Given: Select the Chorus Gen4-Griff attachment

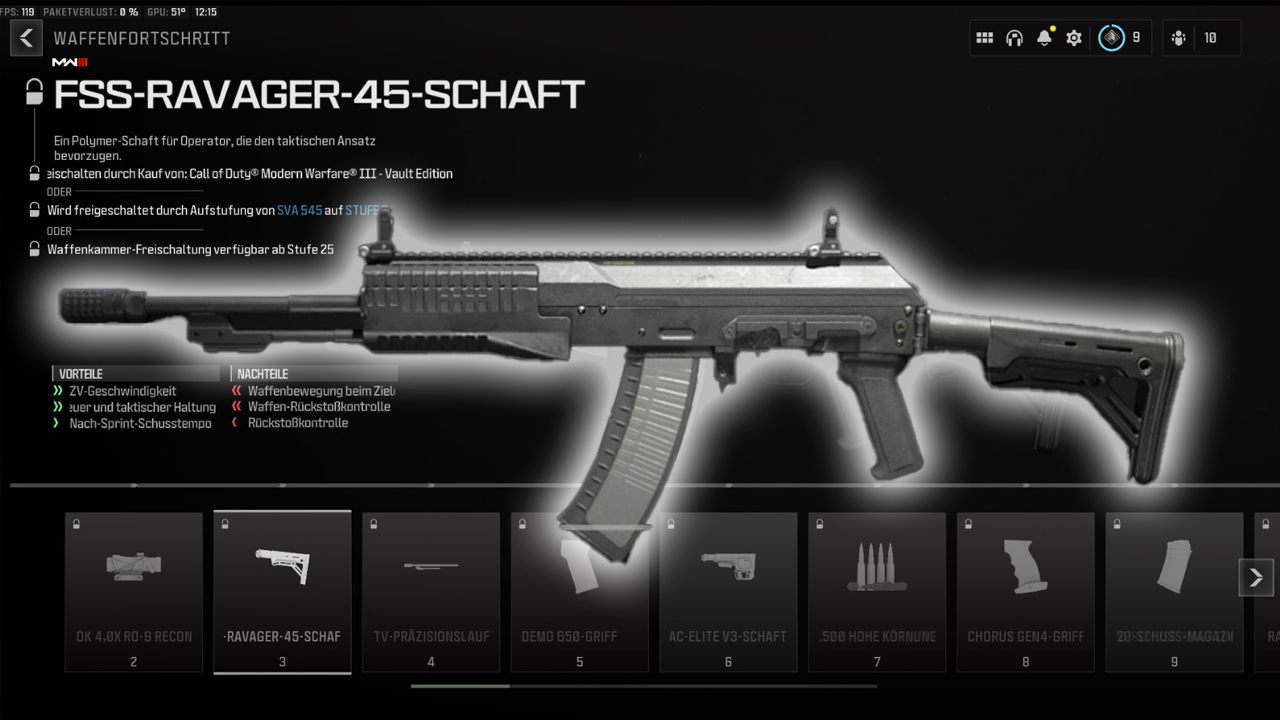Looking at the screenshot, I should point(1025,592).
